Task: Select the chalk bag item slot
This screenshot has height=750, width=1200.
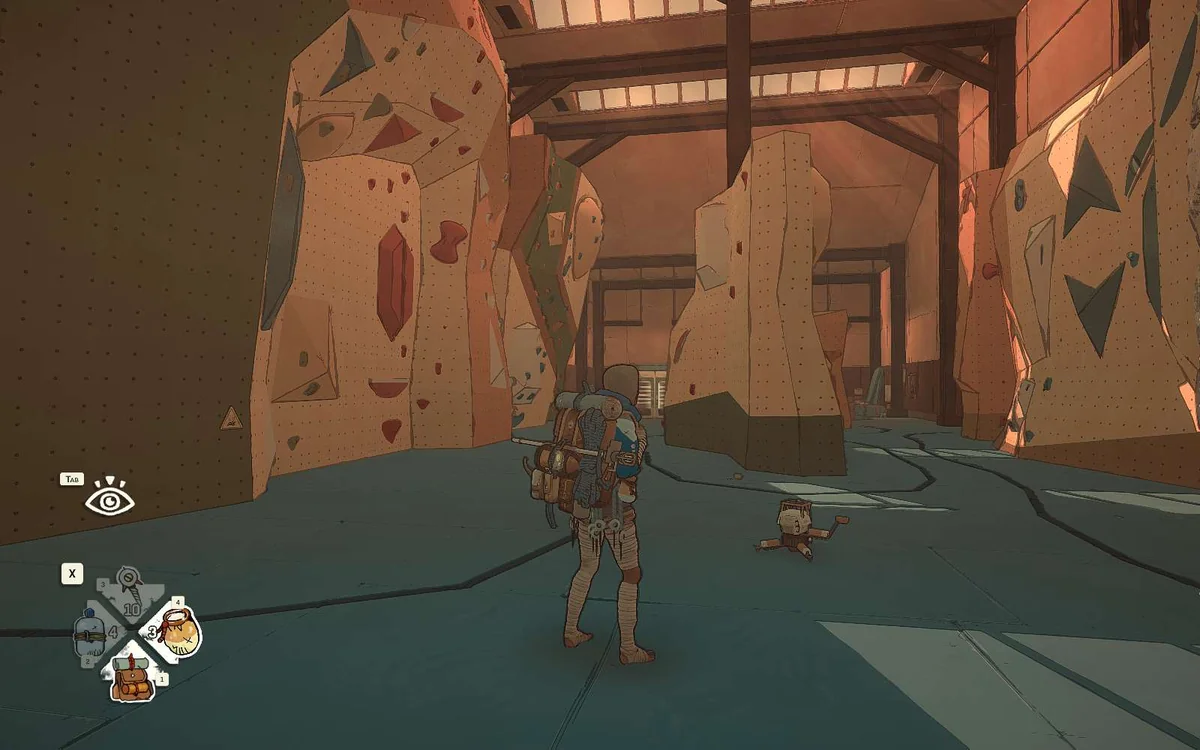Action: tap(178, 631)
